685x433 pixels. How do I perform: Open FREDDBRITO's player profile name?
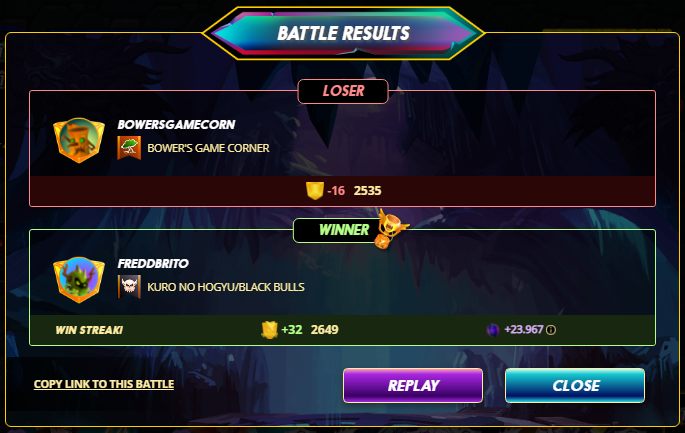pos(152,264)
